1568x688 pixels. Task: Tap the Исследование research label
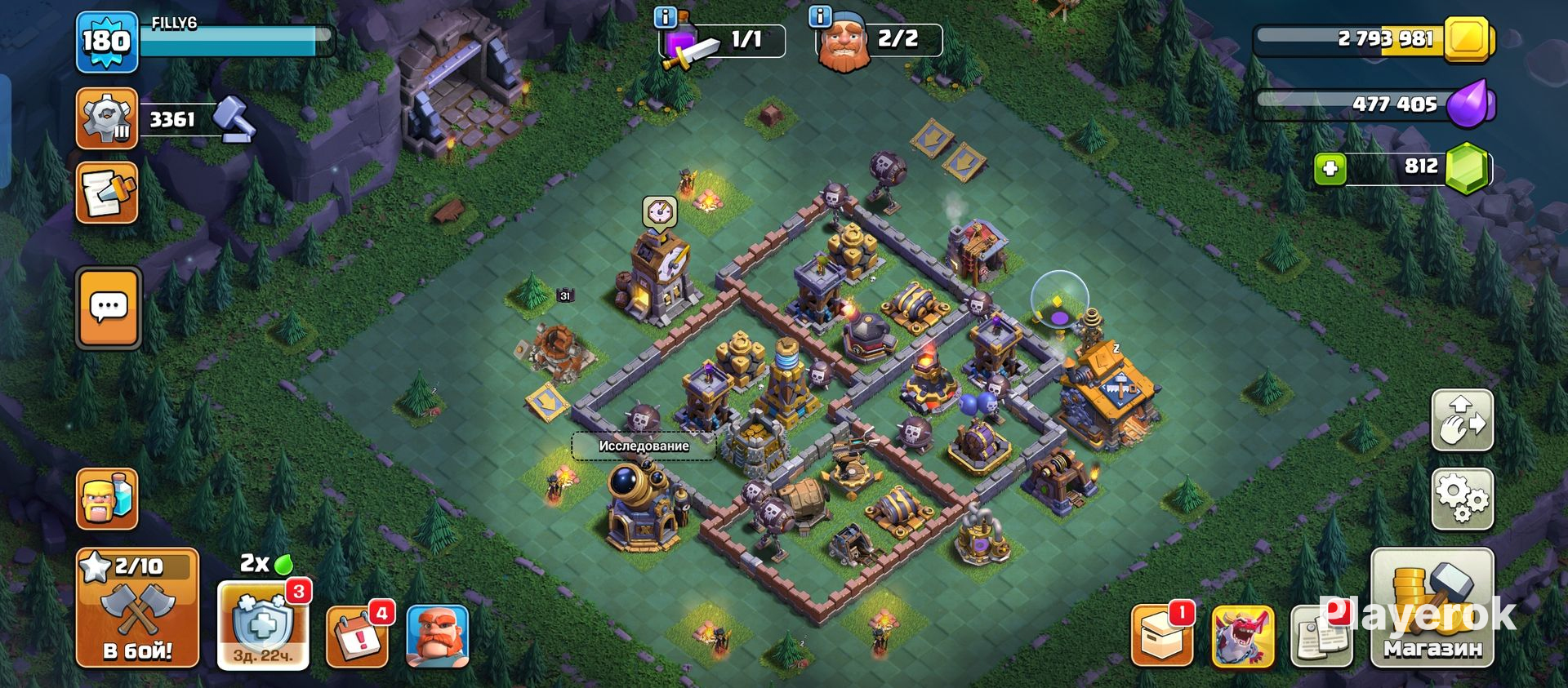[644, 446]
